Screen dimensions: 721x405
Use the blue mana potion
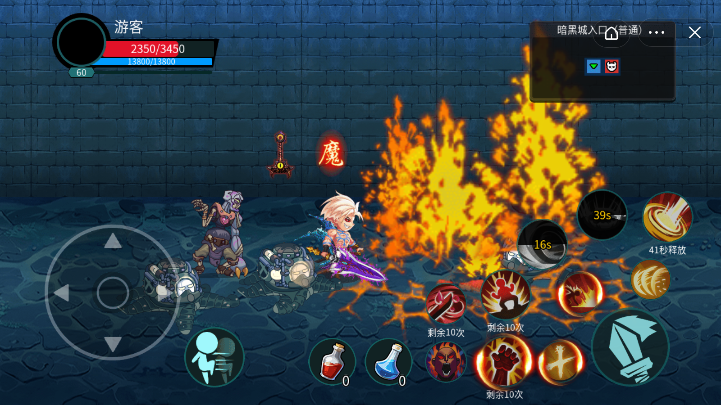click(x=388, y=361)
